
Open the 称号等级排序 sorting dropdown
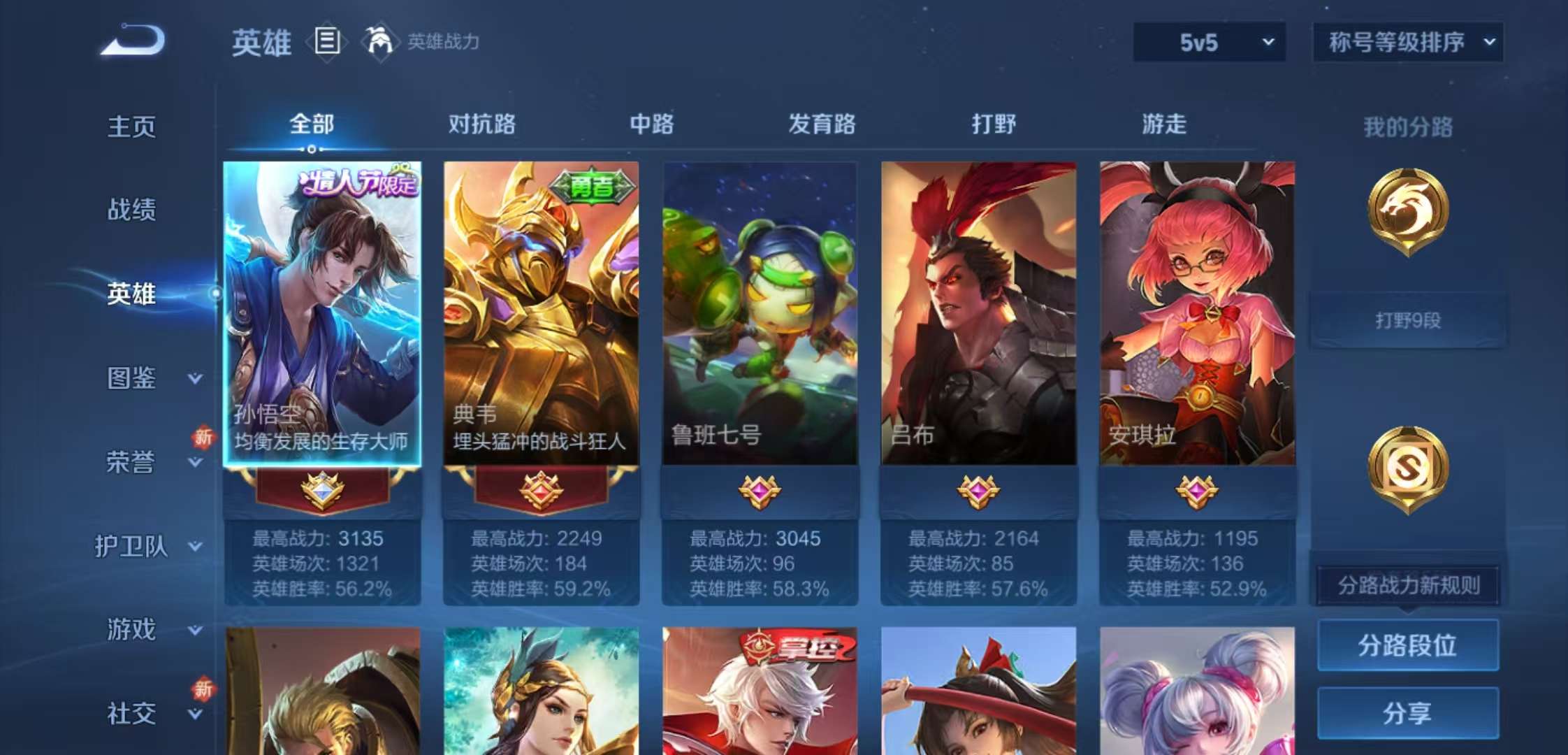1409,42
